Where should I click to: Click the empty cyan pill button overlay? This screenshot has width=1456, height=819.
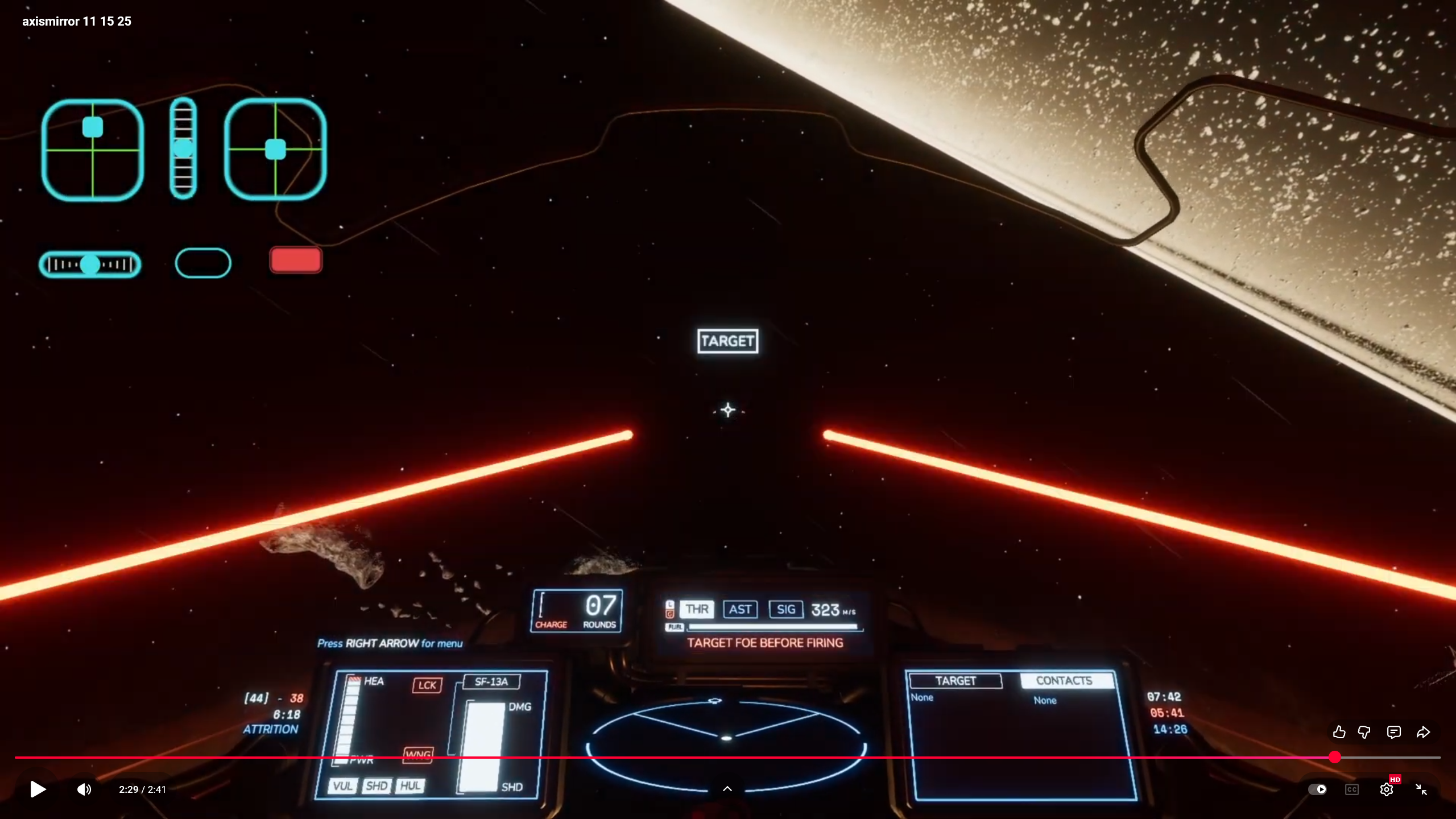point(203,263)
